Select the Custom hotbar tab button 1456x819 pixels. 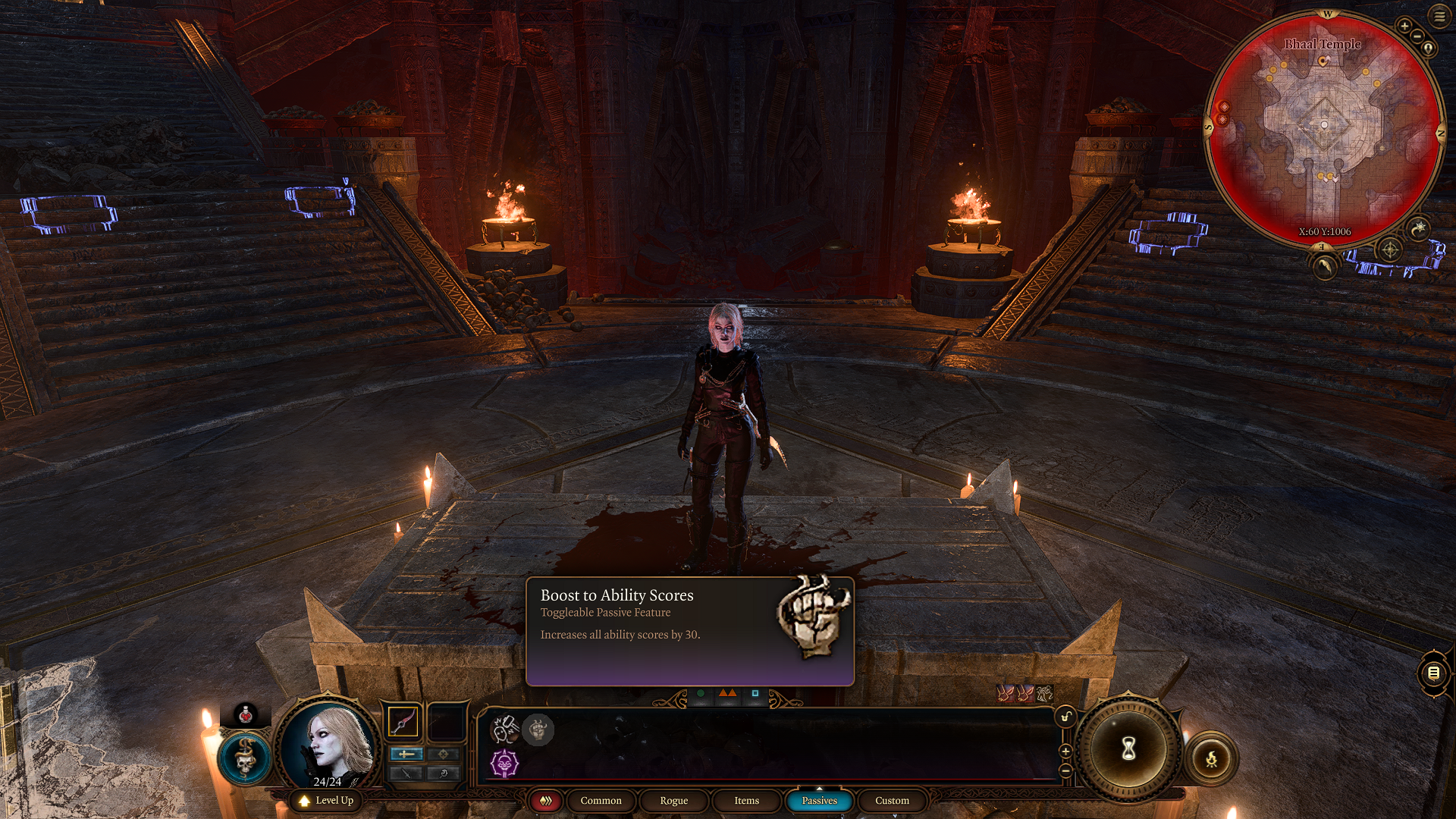[x=891, y=801]
